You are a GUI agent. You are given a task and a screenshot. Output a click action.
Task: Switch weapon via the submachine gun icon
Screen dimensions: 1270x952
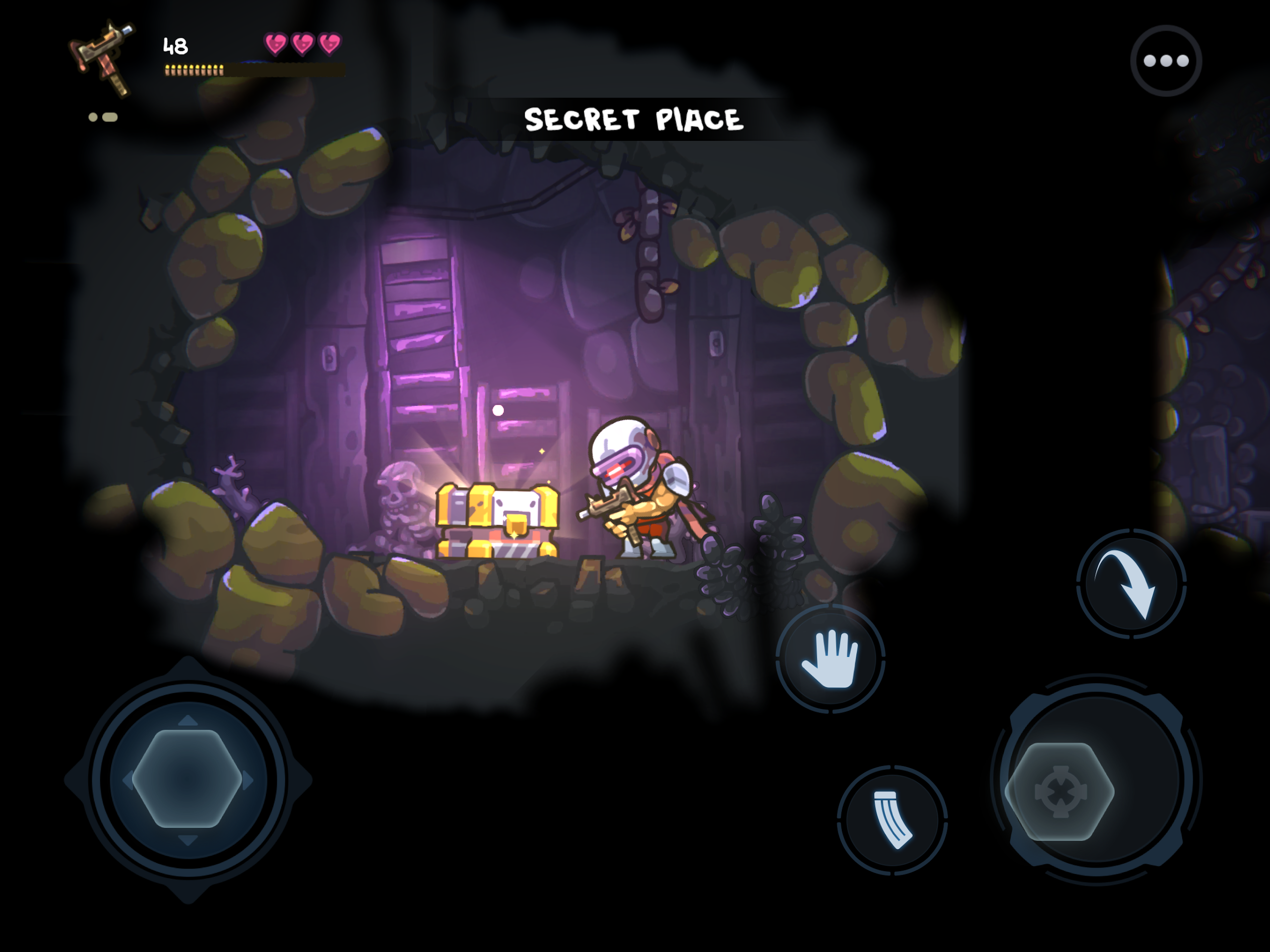(x=102, y=58)
